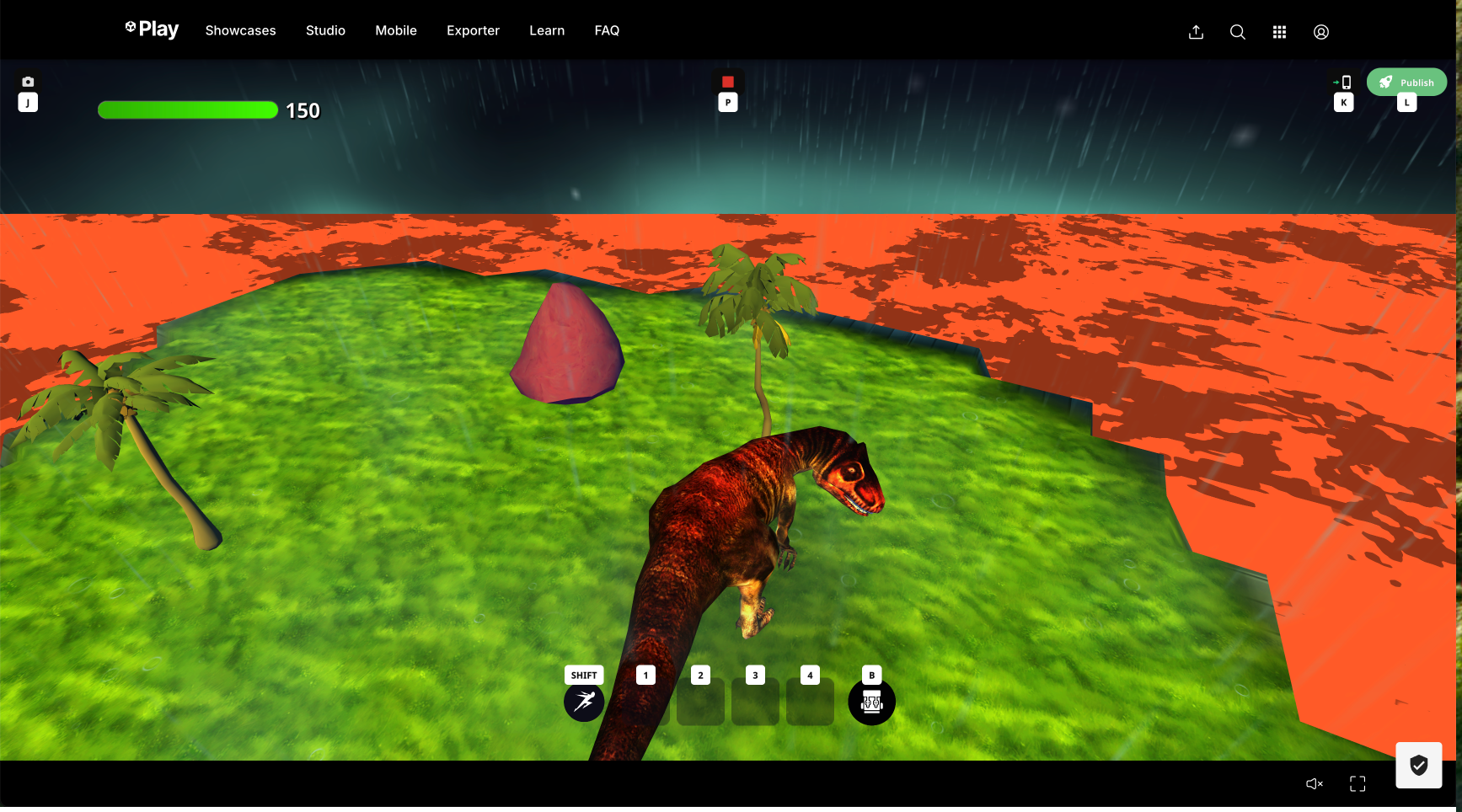This screenshot has height=812, width=1462.
Task: Unmute the game audio
Action: 1315,784
